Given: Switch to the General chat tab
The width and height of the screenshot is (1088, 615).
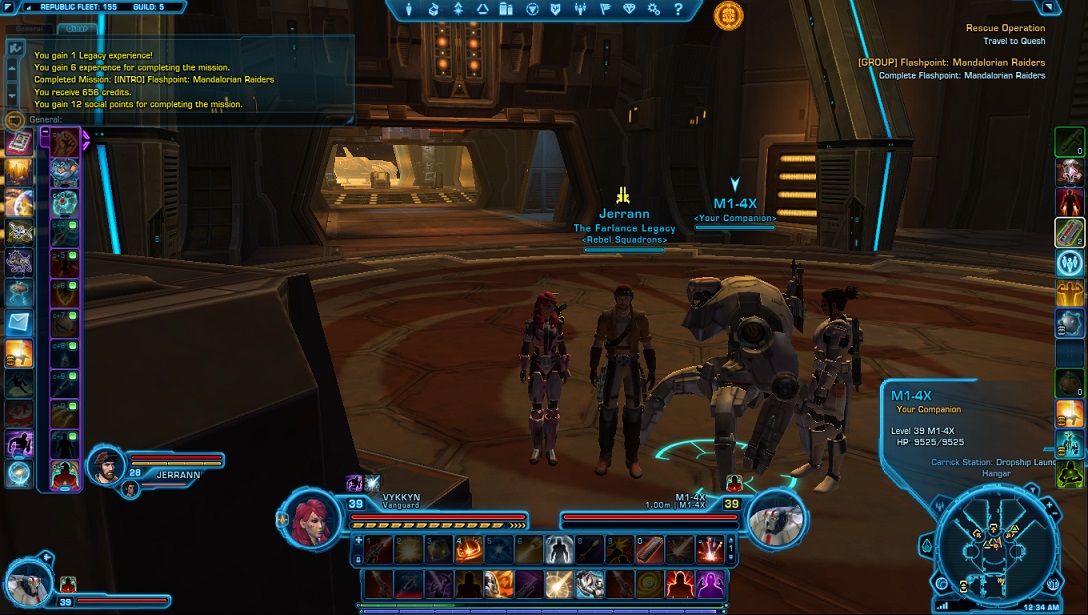Looking at the screenshot, I should coord(30,29).
